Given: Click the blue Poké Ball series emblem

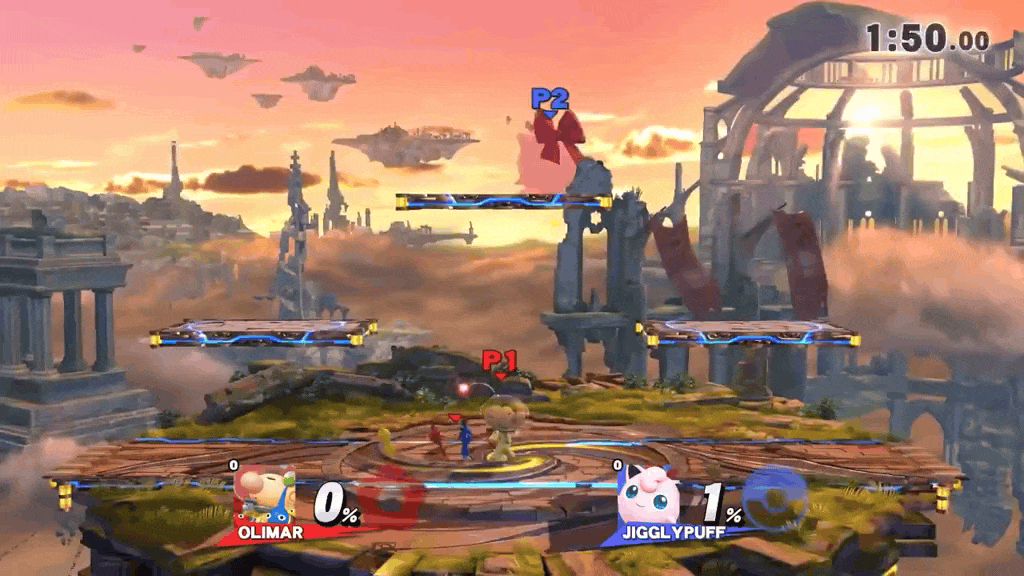Looking at the screenshot, I should [778, 497].
